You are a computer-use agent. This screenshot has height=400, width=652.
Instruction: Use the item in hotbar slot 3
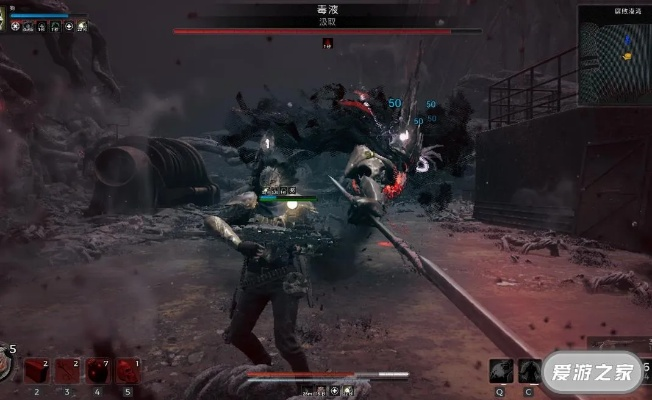pyautogui.click(x=67, y=371)
